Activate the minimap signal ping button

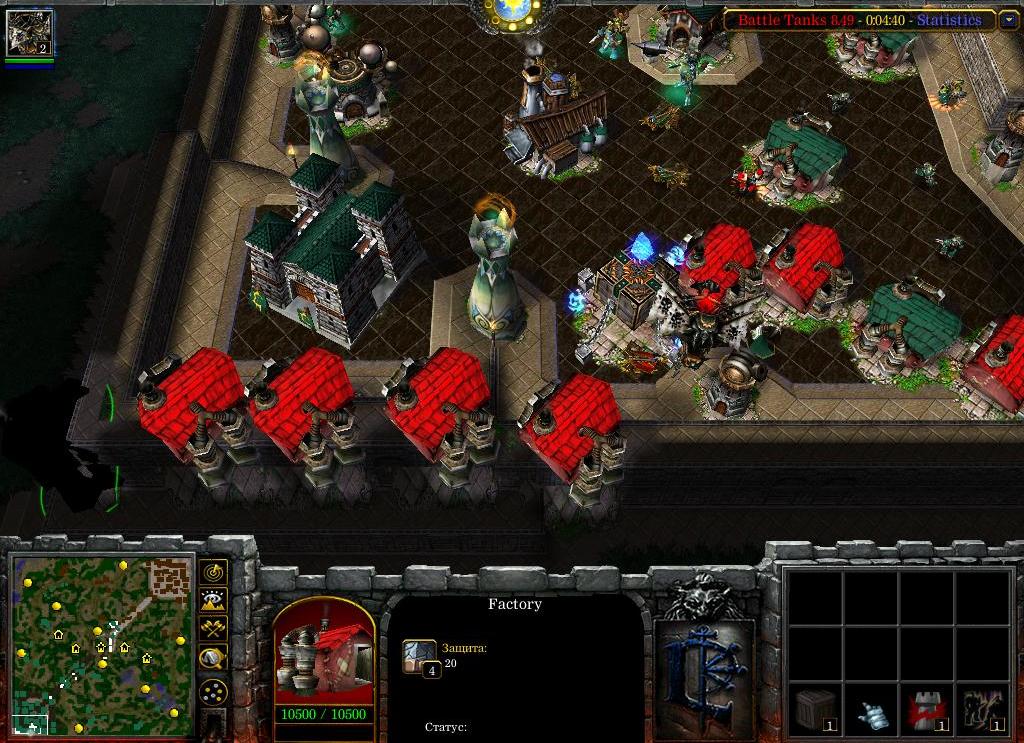(x=213, y=572)
